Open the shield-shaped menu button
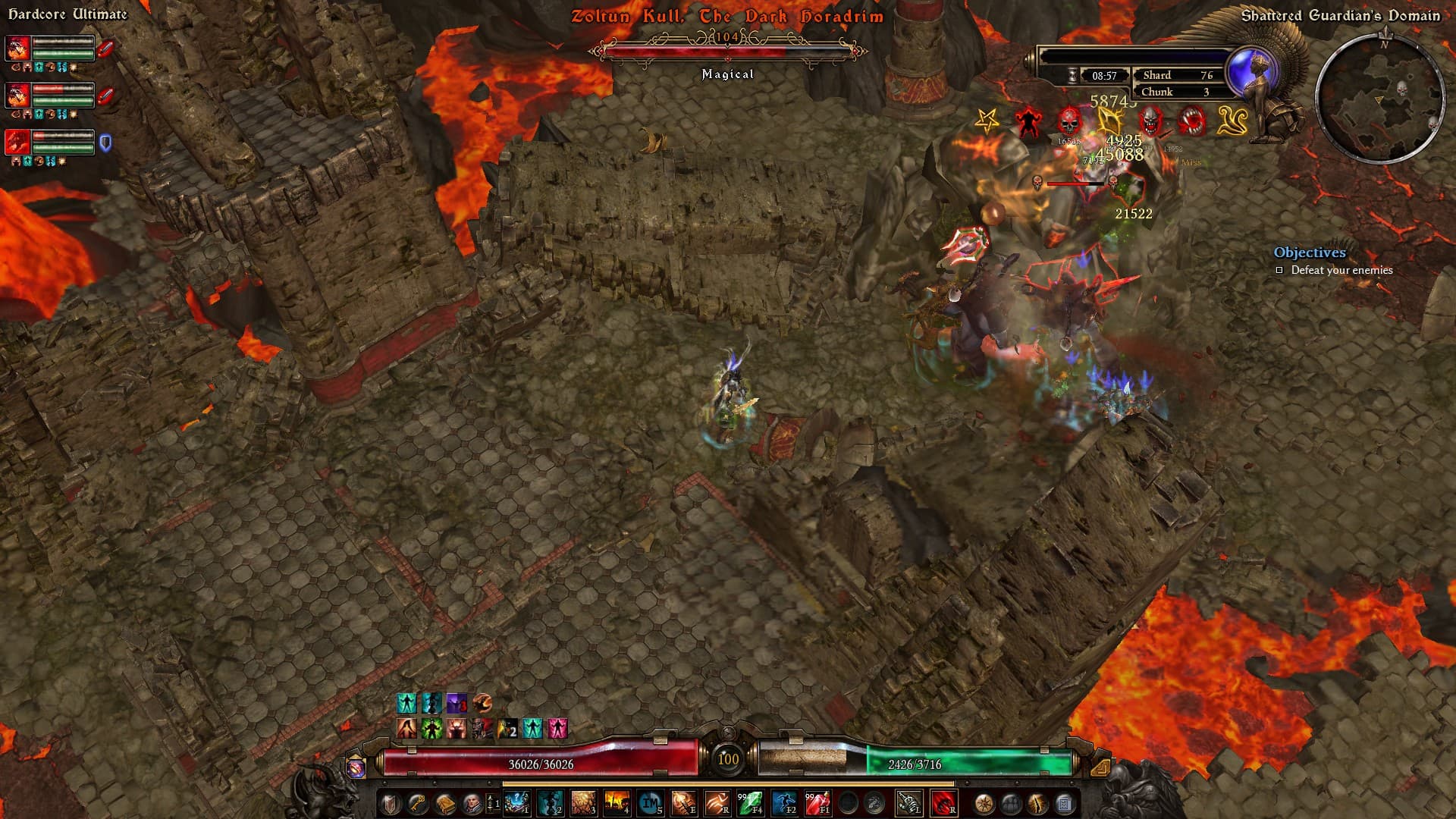 tap(390, 803)
